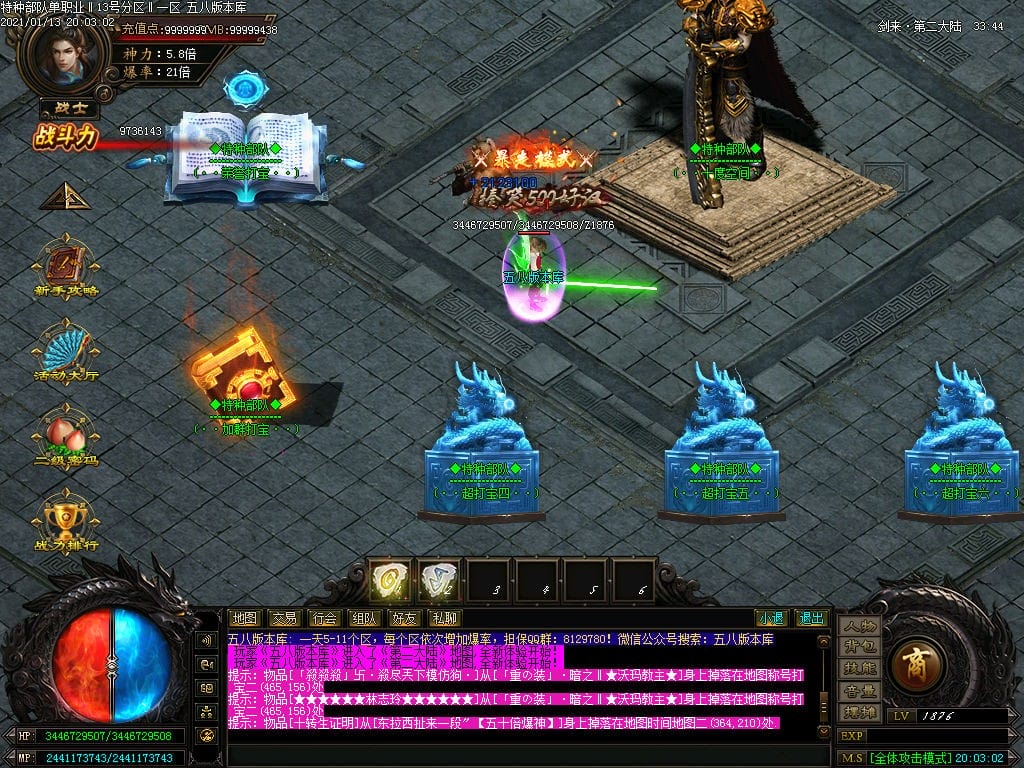Viewport: 1024px width, 768px height.
Task: Click the 小退 logout button
Action: 770,618
